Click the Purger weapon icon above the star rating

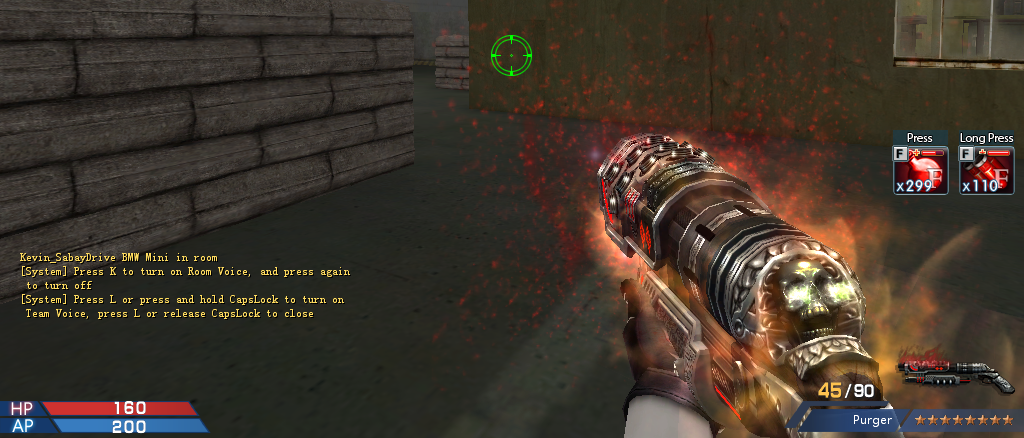(x=957, y=374)
